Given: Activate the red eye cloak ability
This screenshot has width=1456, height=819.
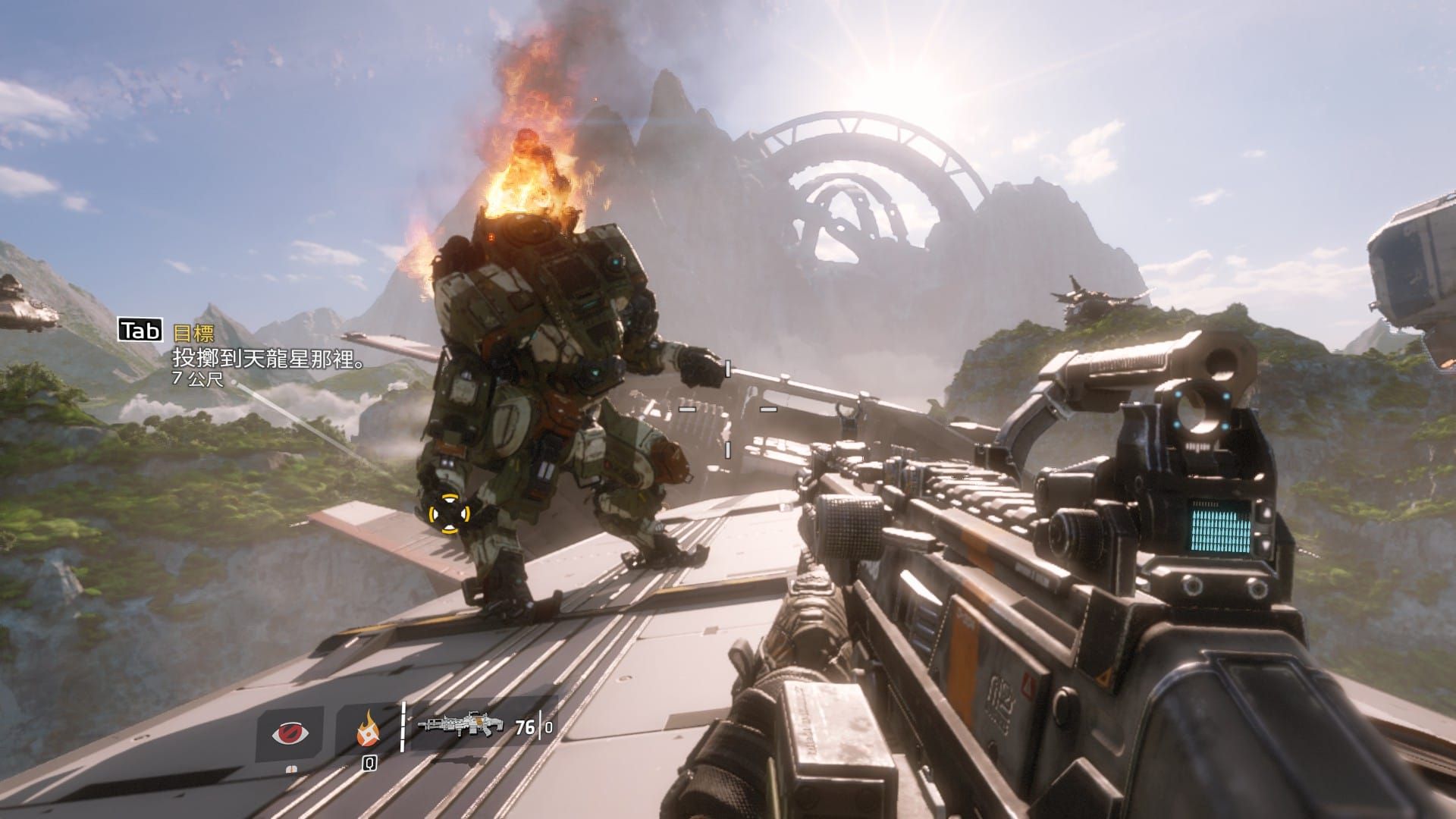Looking at the screenshot, I should (x=290, y=733).
